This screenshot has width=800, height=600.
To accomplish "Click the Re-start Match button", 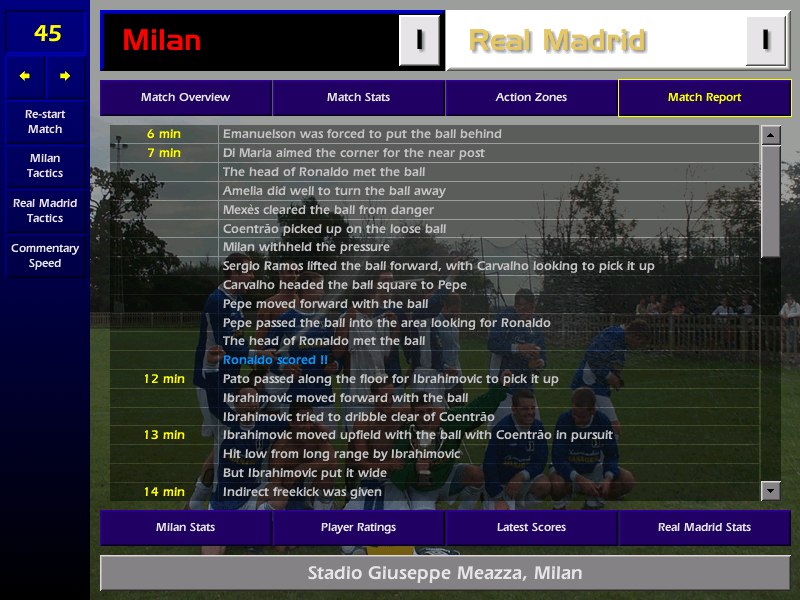I will click(x=45, y=121).
